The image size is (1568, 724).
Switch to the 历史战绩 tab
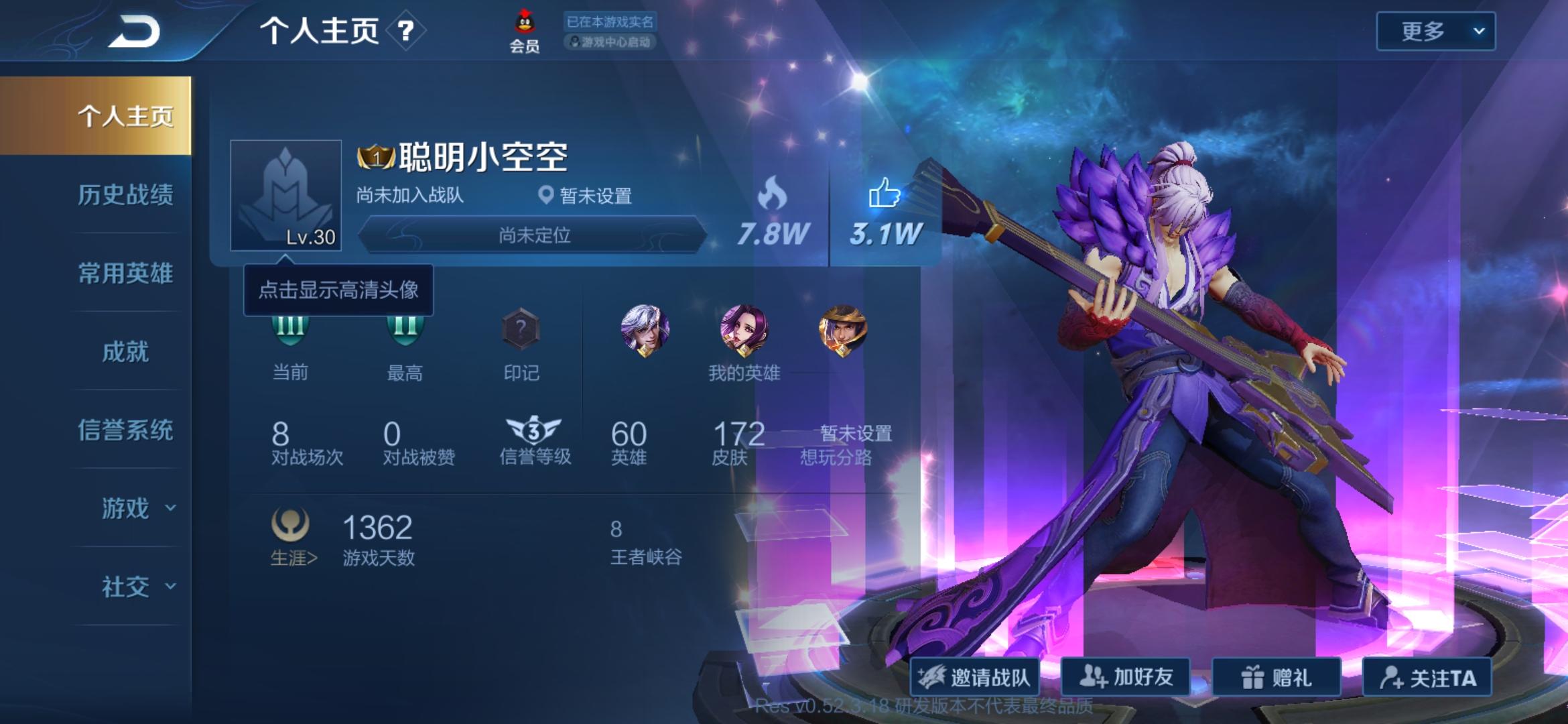pos(127,197)
